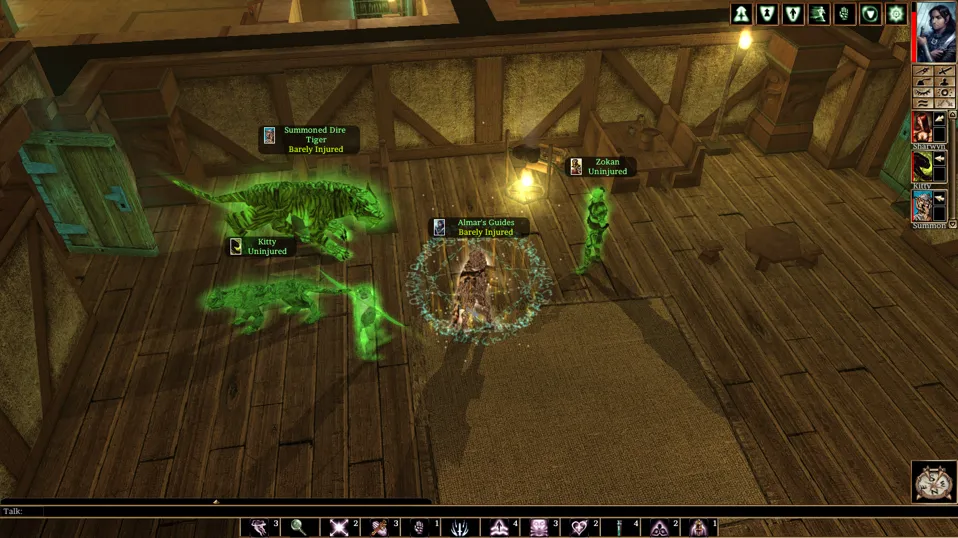Select Kitty's companion portrait

tap(921, 167)
